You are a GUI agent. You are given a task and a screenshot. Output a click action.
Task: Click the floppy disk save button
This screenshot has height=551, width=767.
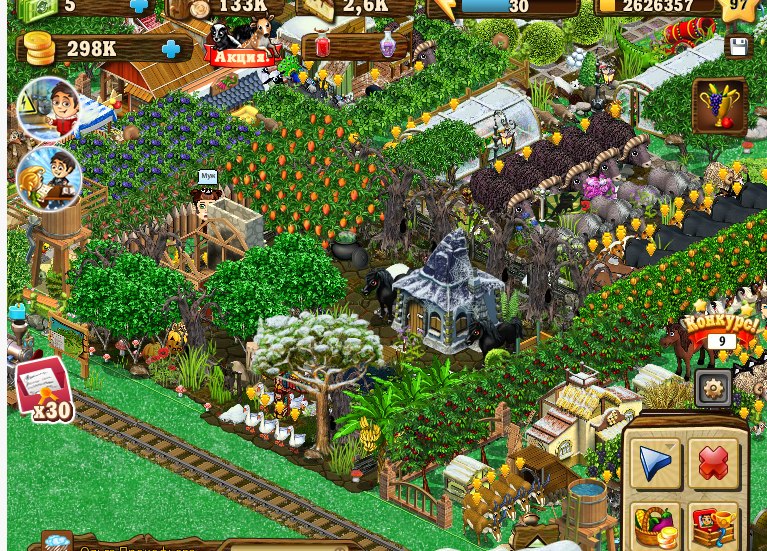(x=738, y=46)
